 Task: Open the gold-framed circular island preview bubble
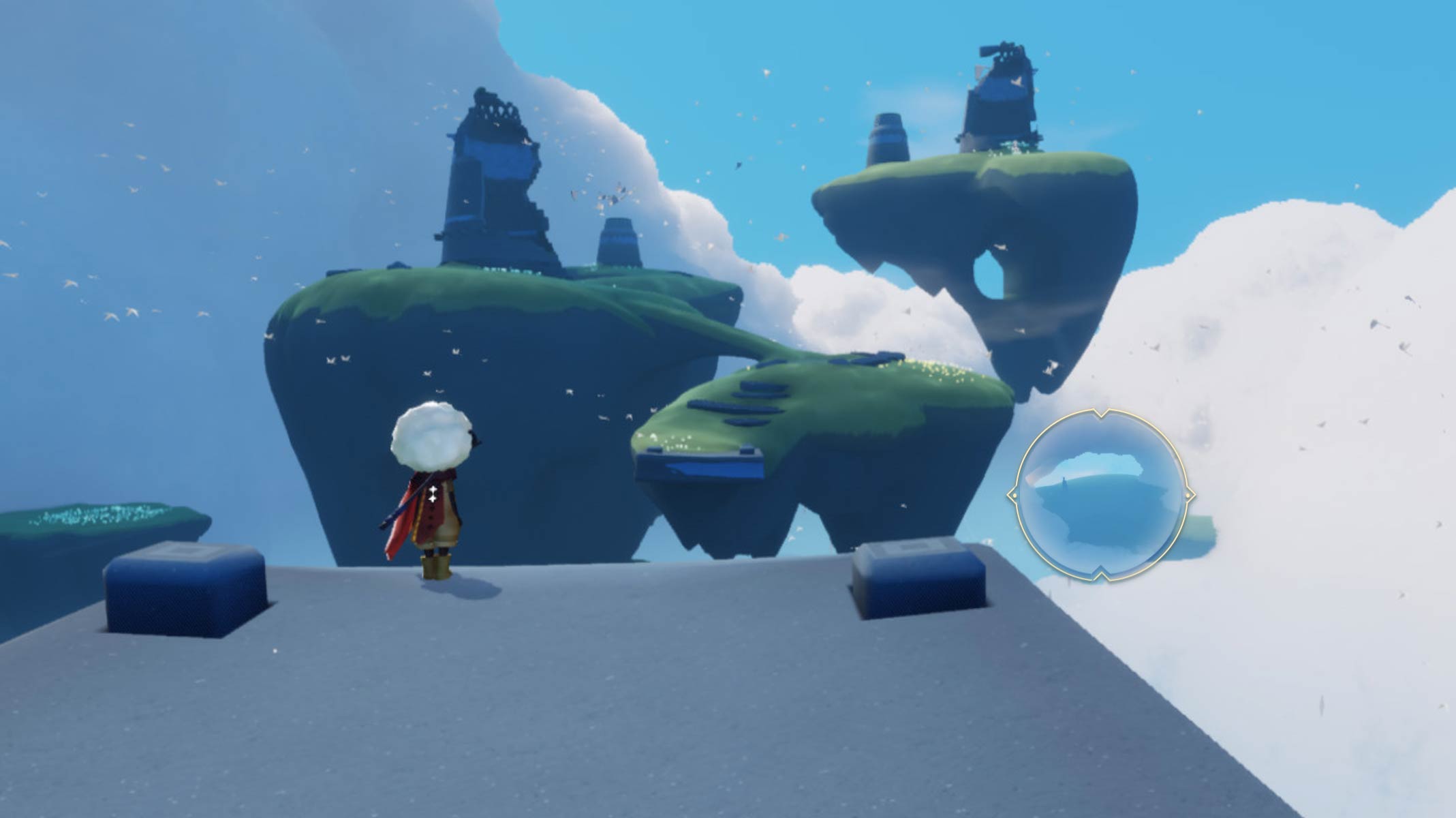point(1100,496)
